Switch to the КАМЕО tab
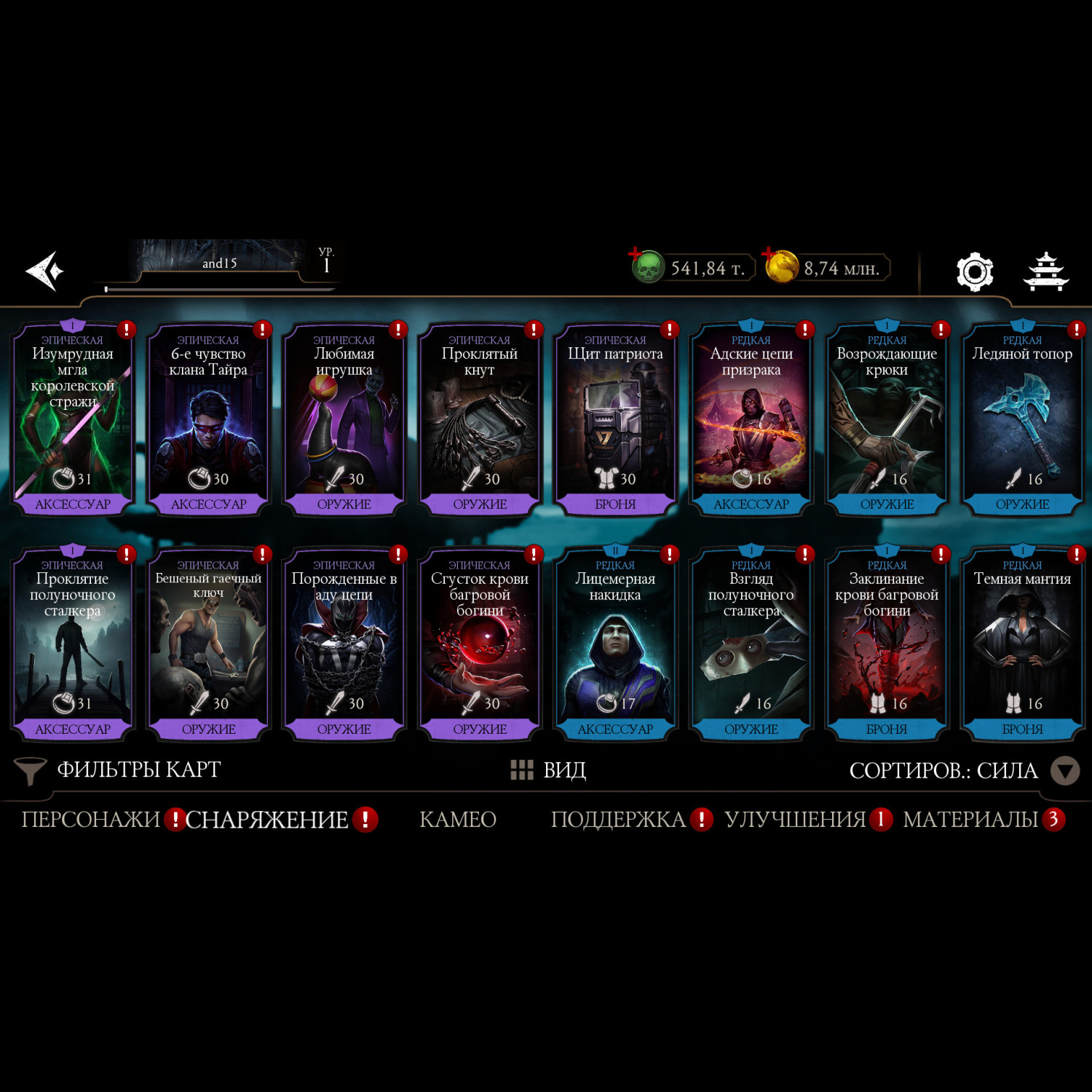Screen dimensions: 1092x1092 click(x=458, y=820)
